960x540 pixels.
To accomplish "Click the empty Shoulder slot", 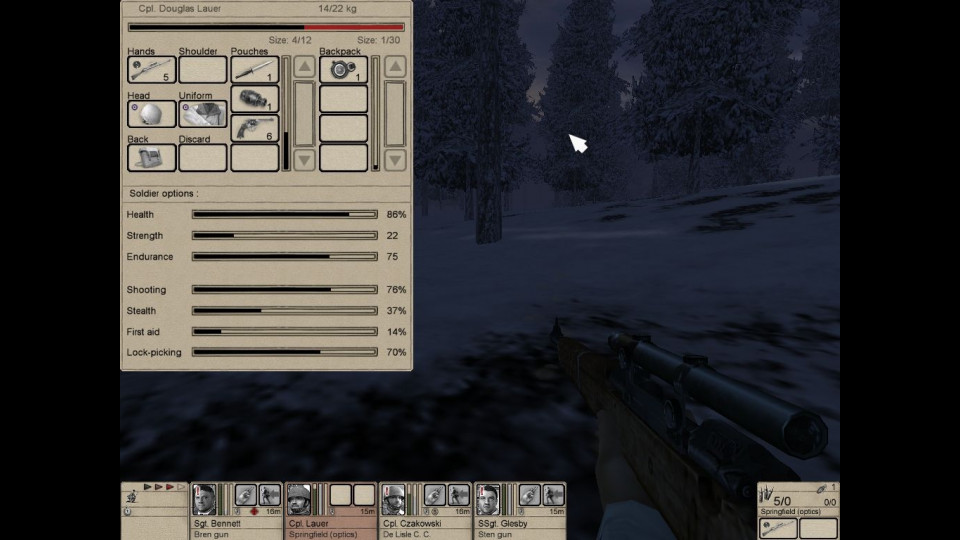I will pyautogui.click(x=203, y=70).
